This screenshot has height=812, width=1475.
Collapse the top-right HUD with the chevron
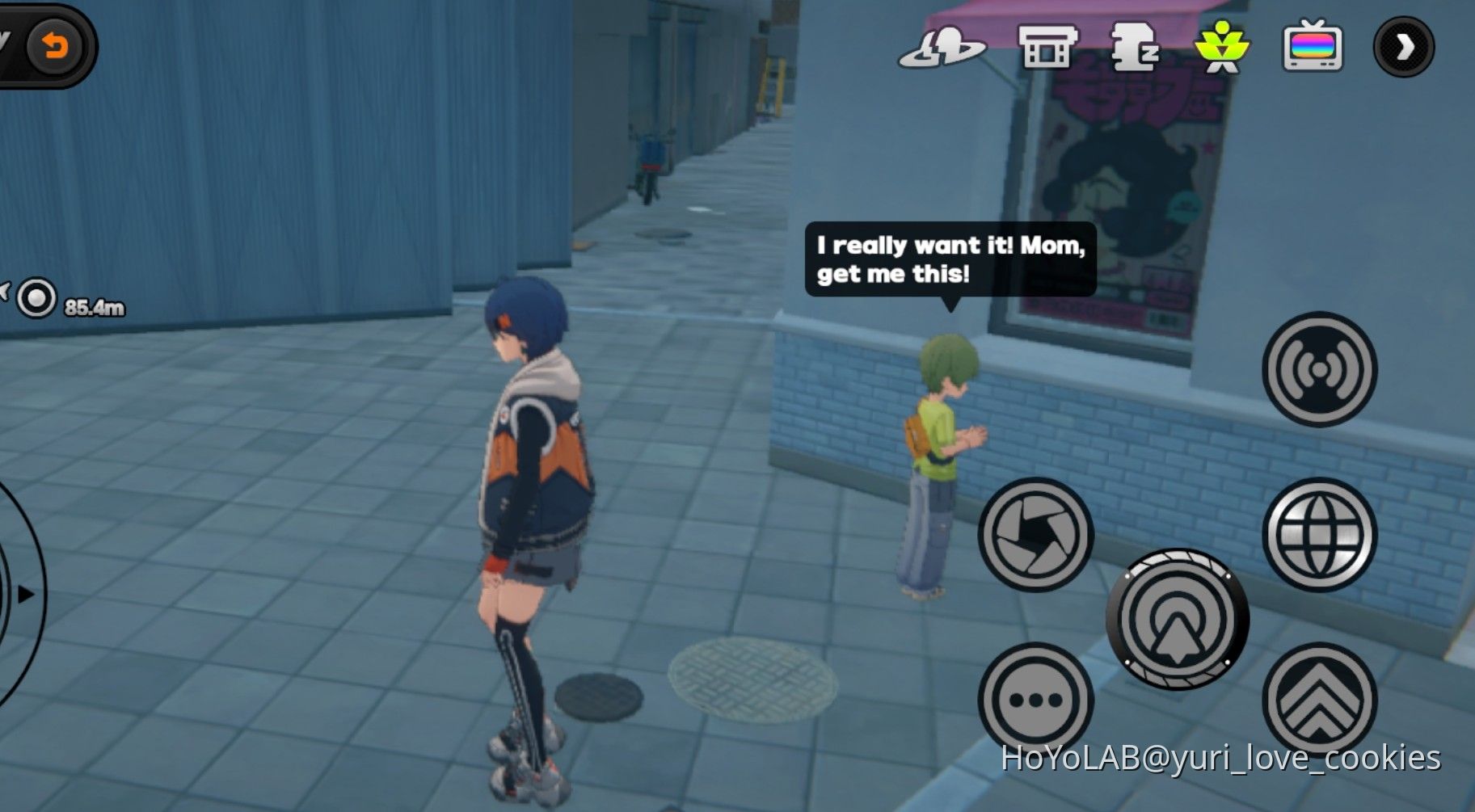[x=1404, y=46]
